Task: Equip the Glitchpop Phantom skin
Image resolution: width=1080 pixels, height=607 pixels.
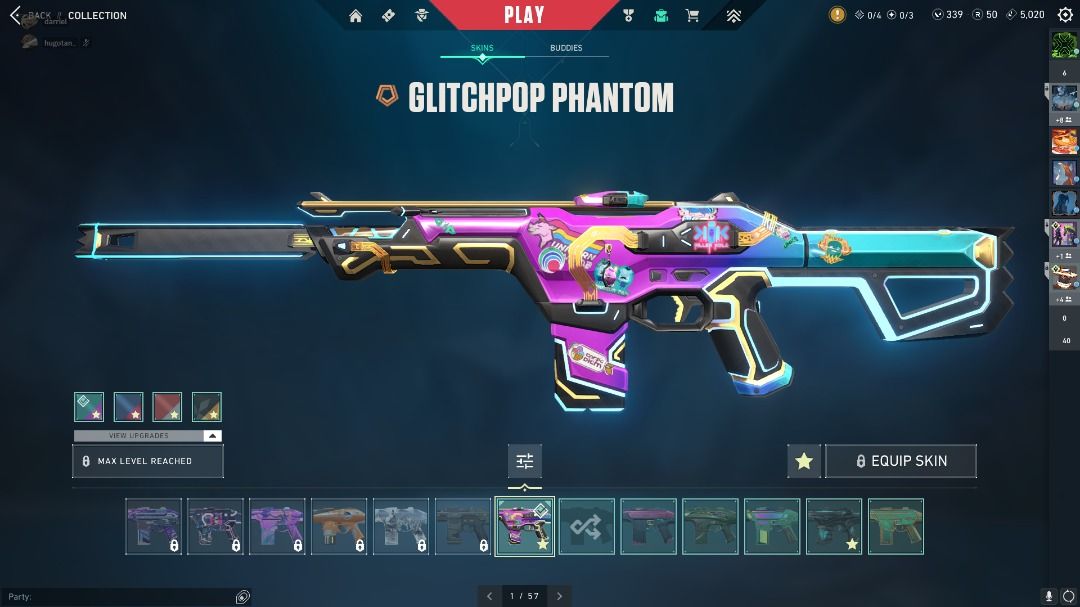Action: tap(900, 461)
